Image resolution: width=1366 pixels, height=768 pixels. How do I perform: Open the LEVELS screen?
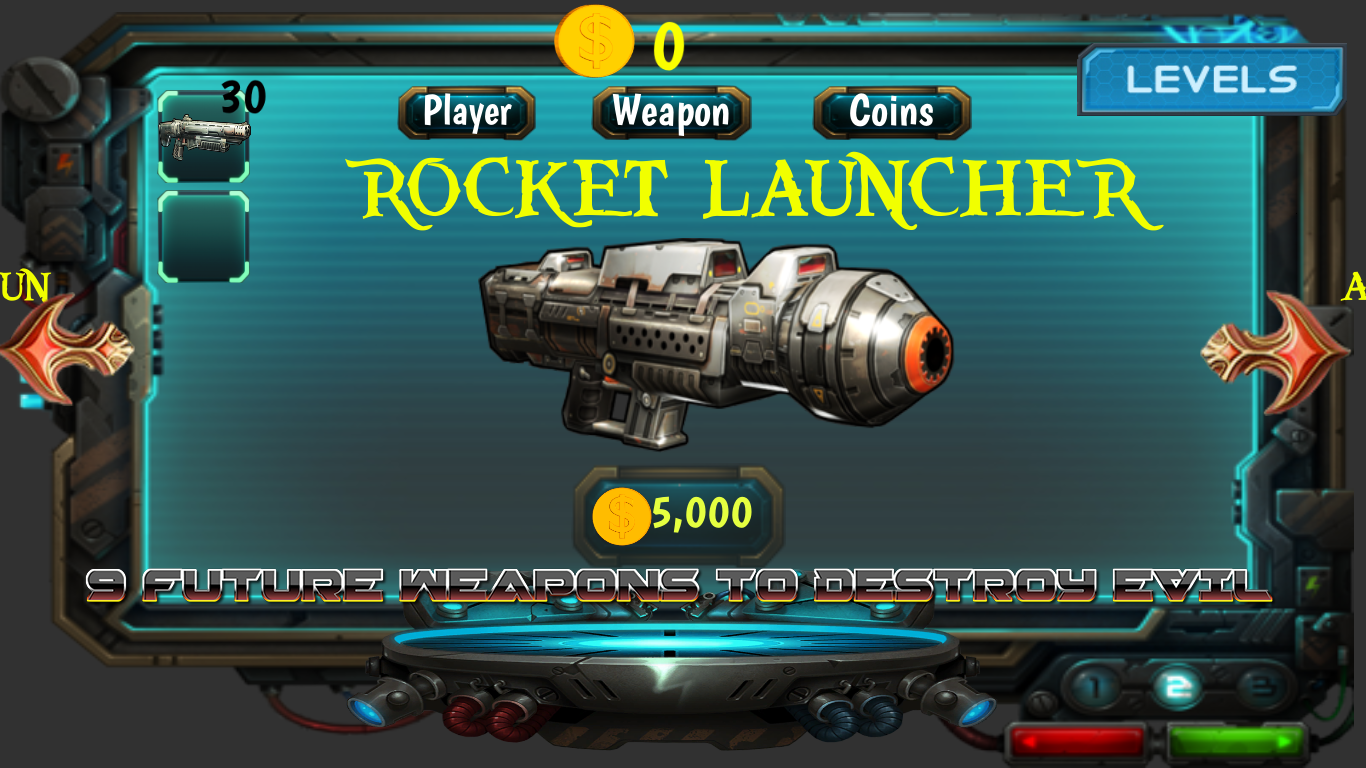[x=1210, y=80]
